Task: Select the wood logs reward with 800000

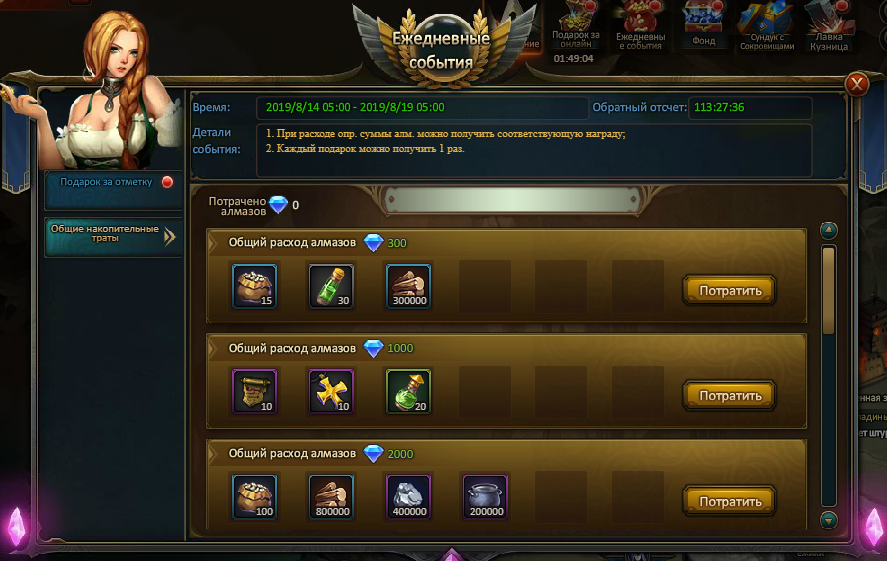Action: (x=331, y=496)
